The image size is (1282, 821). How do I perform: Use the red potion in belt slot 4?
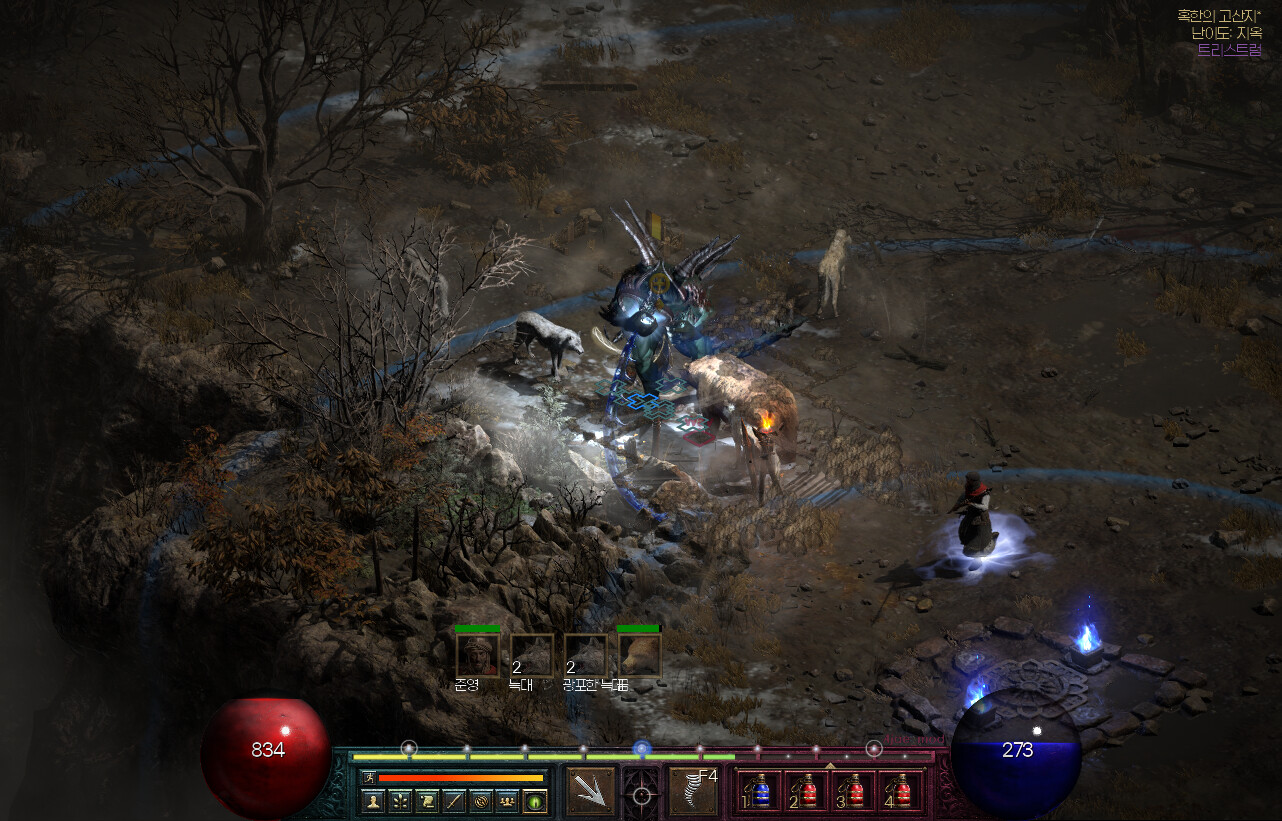coord(902,791)
